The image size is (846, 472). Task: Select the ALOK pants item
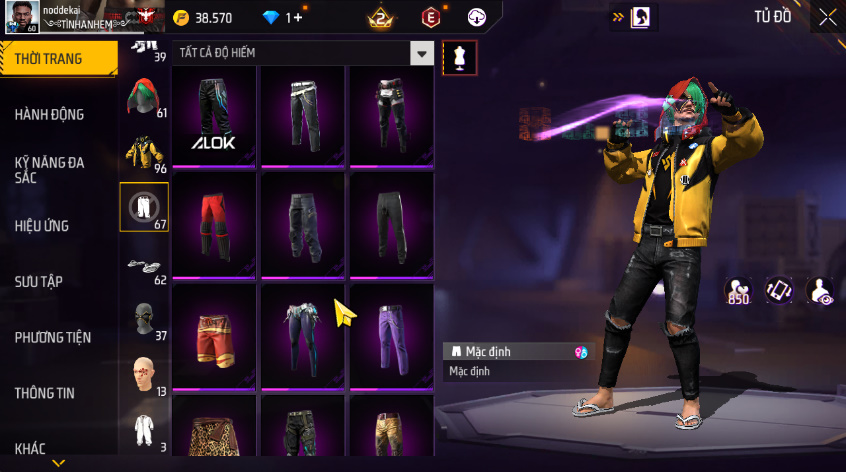[x=214, y=116]
